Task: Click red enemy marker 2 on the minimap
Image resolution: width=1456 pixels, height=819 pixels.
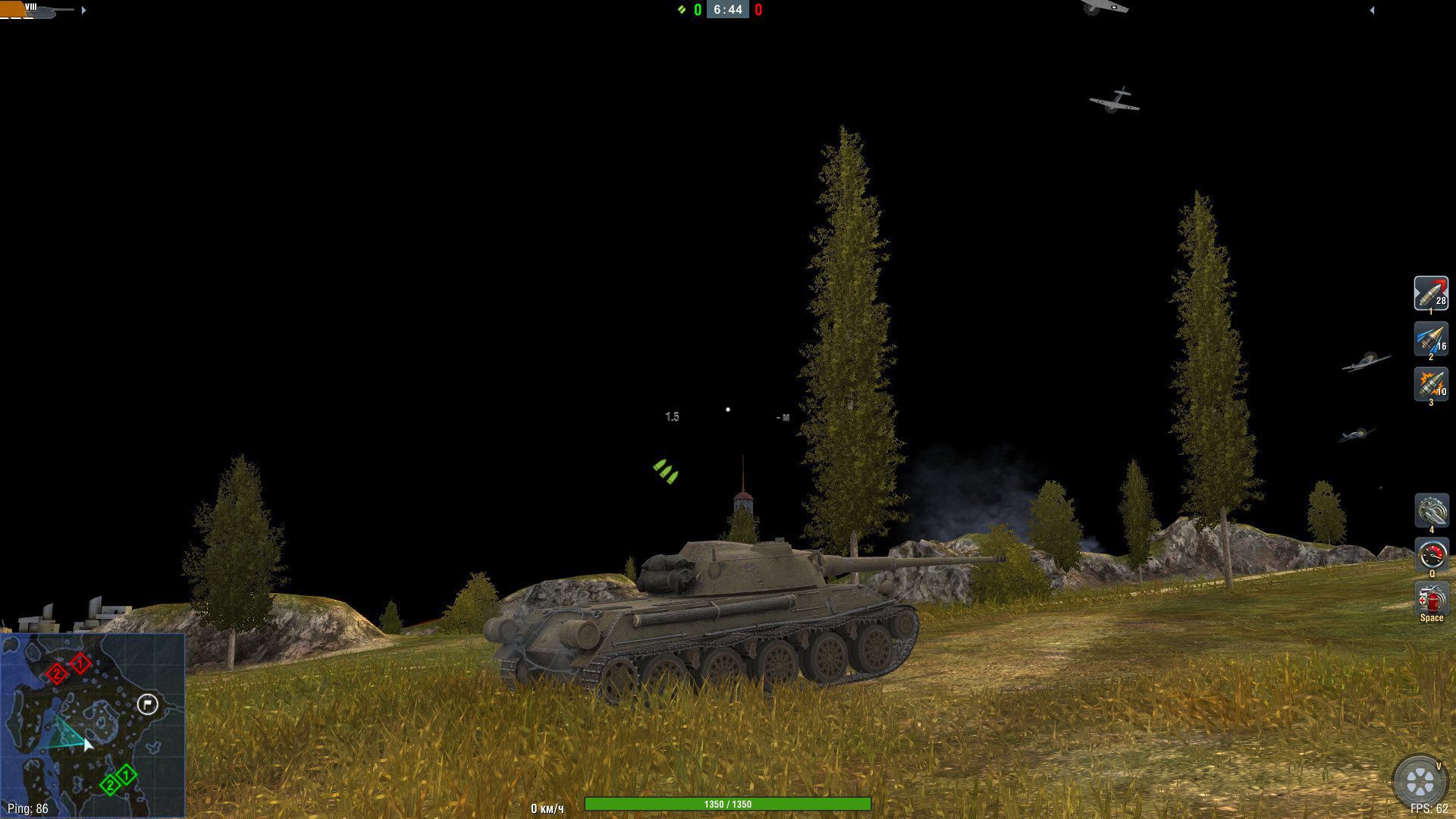Action: point(57,673)
